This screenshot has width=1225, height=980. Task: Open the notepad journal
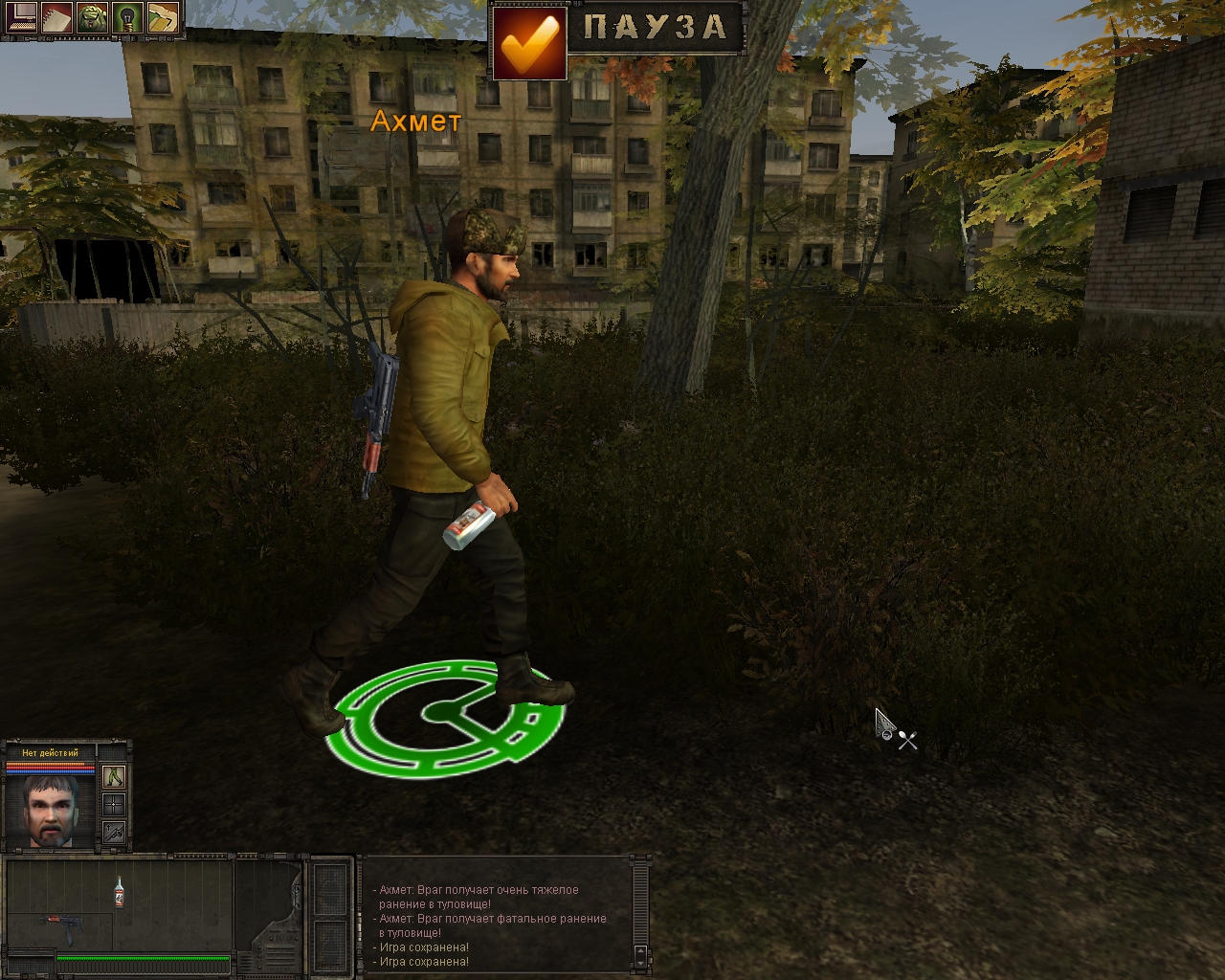tap(56, 17)
